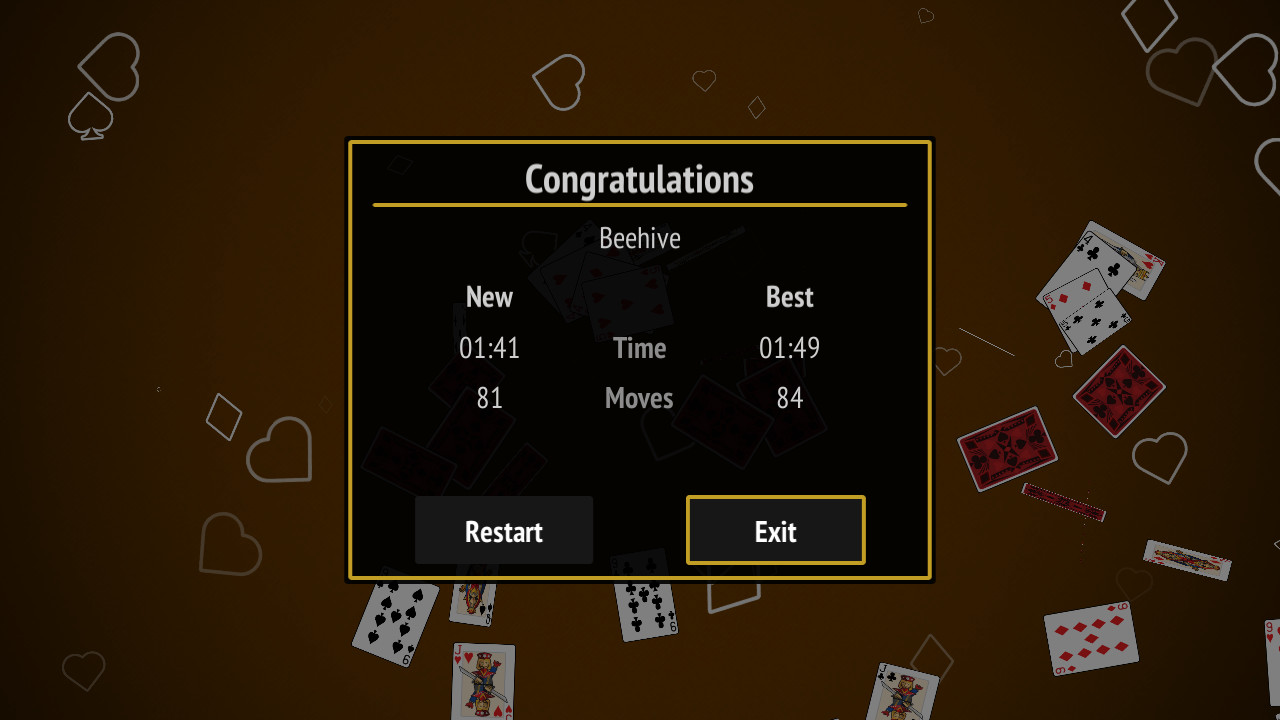The height and width of the screenshot is (720, 1280).
Task: Select the Beehive game name label
Action: click(x=640, y=238)
